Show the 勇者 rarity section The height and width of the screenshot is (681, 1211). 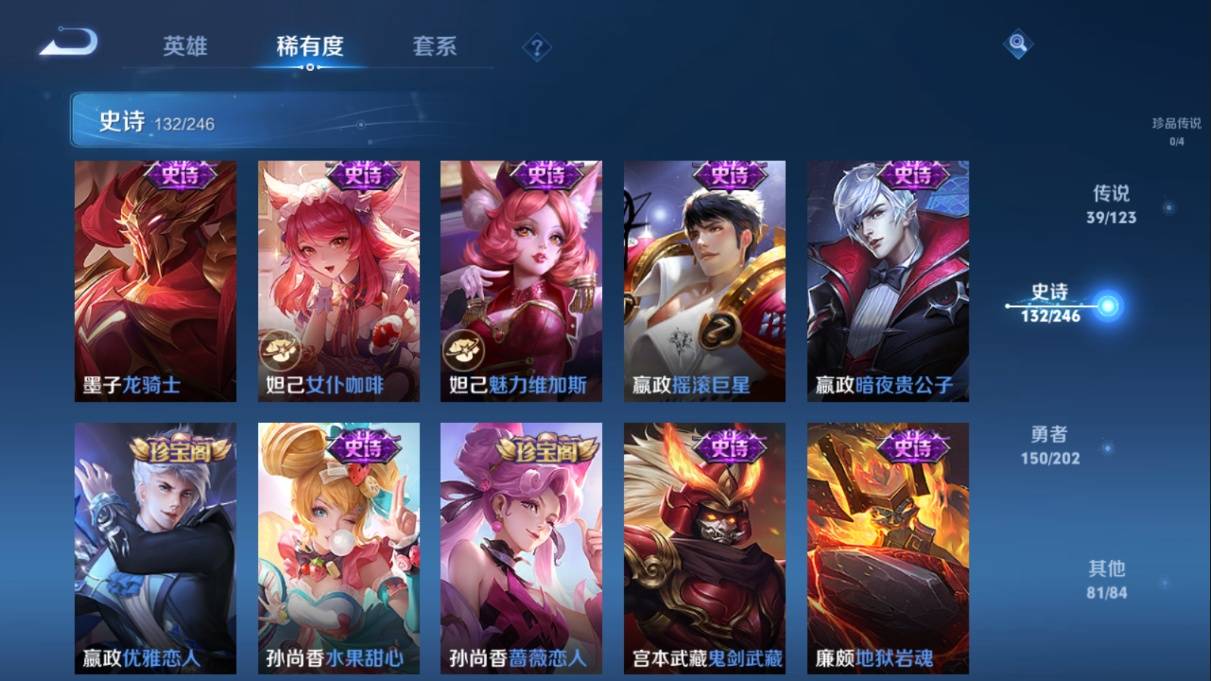[1050, 445]
